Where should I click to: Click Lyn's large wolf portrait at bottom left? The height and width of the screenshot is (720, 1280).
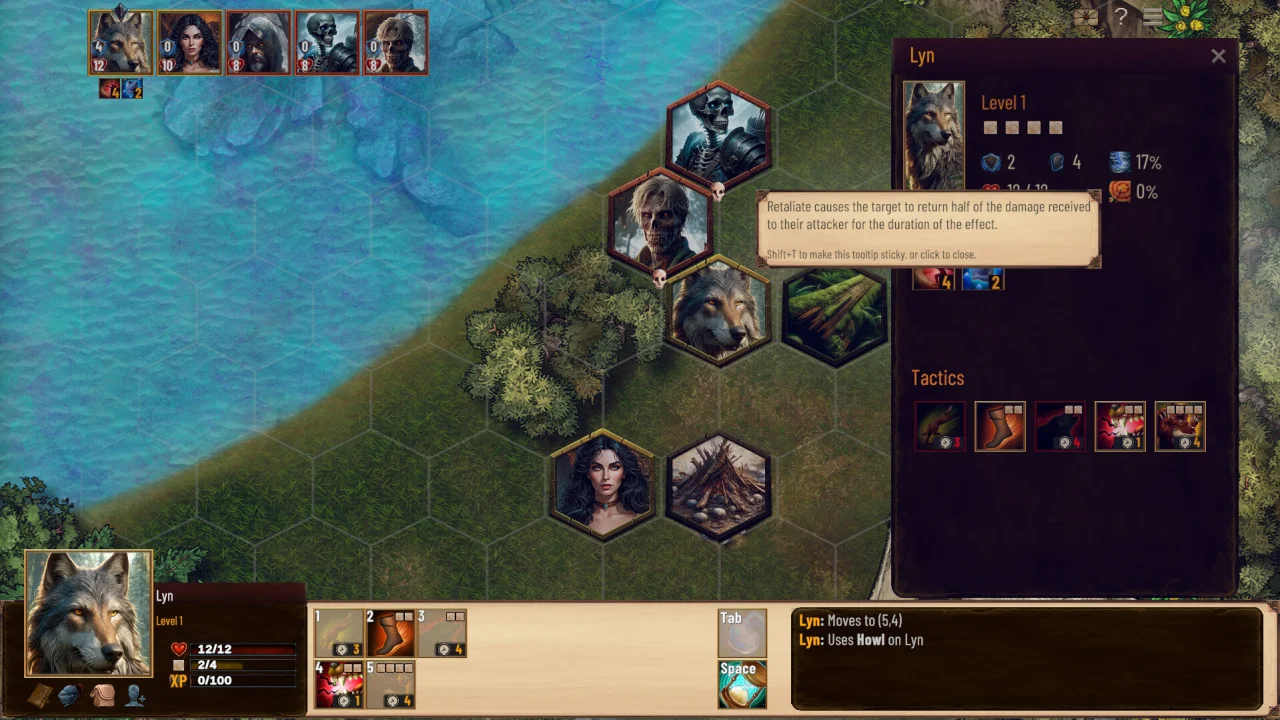88,613
